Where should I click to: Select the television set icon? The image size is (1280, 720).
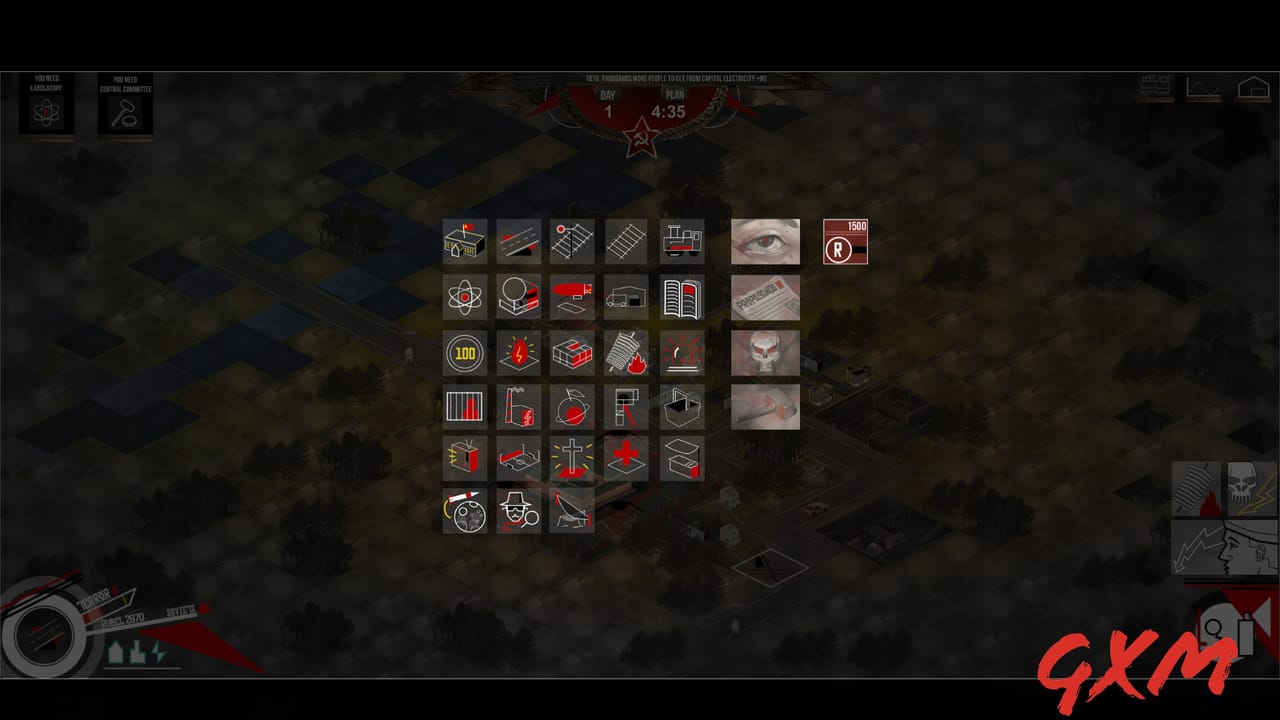point(464,458)
